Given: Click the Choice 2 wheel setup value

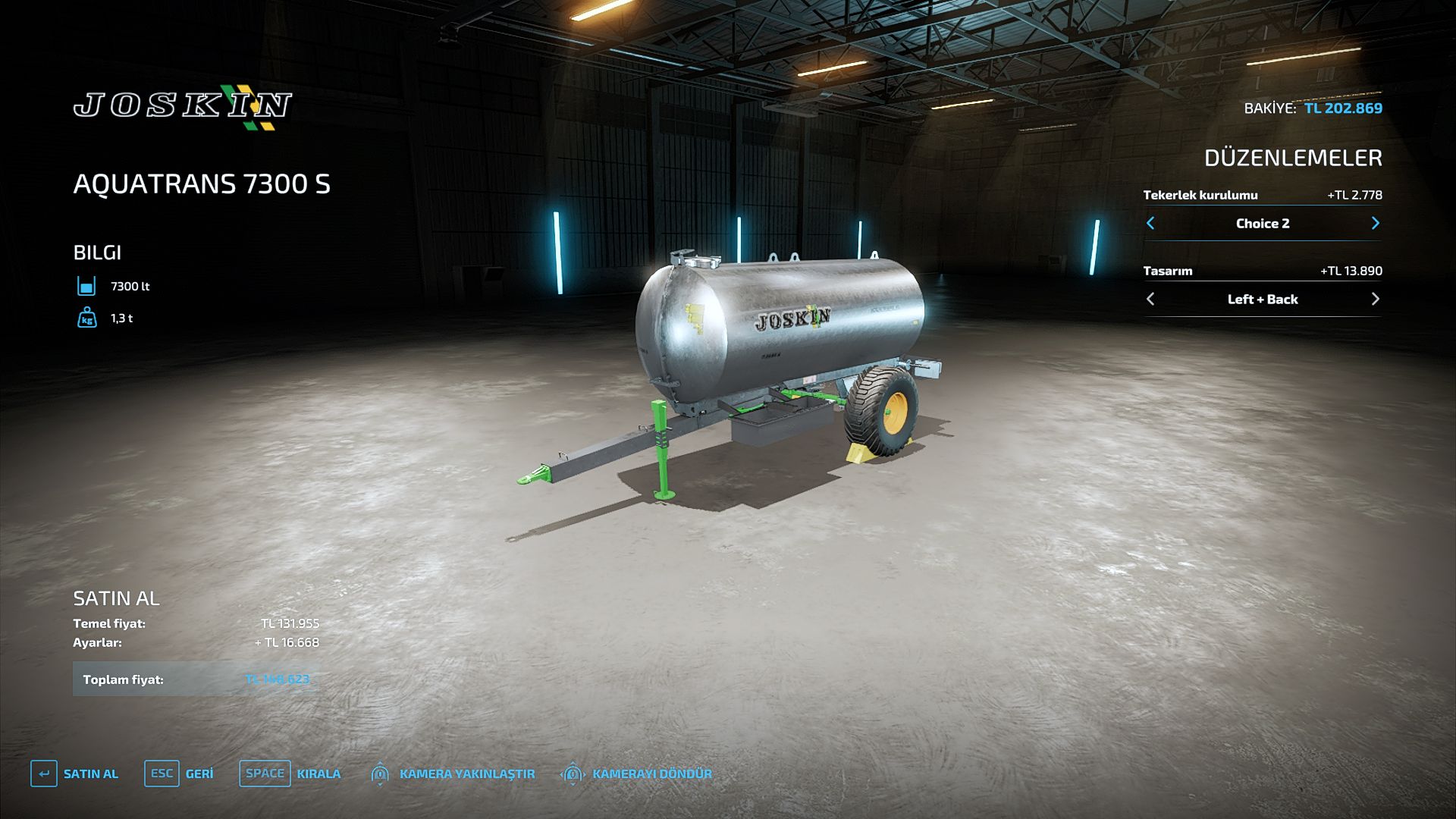Looking at the screenshot, I should [1262, 223].
